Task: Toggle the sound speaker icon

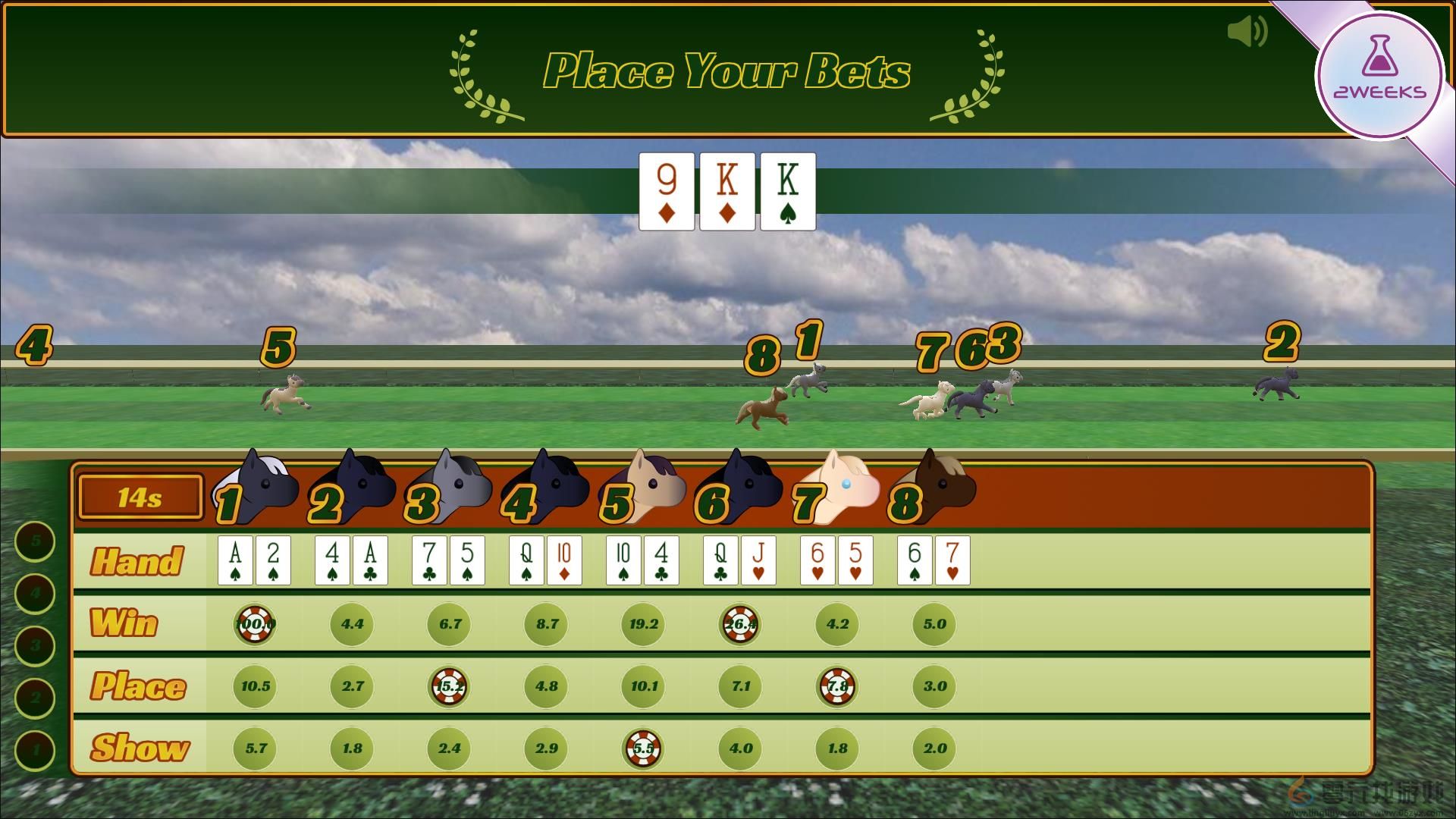Action: click(1247, 32)
